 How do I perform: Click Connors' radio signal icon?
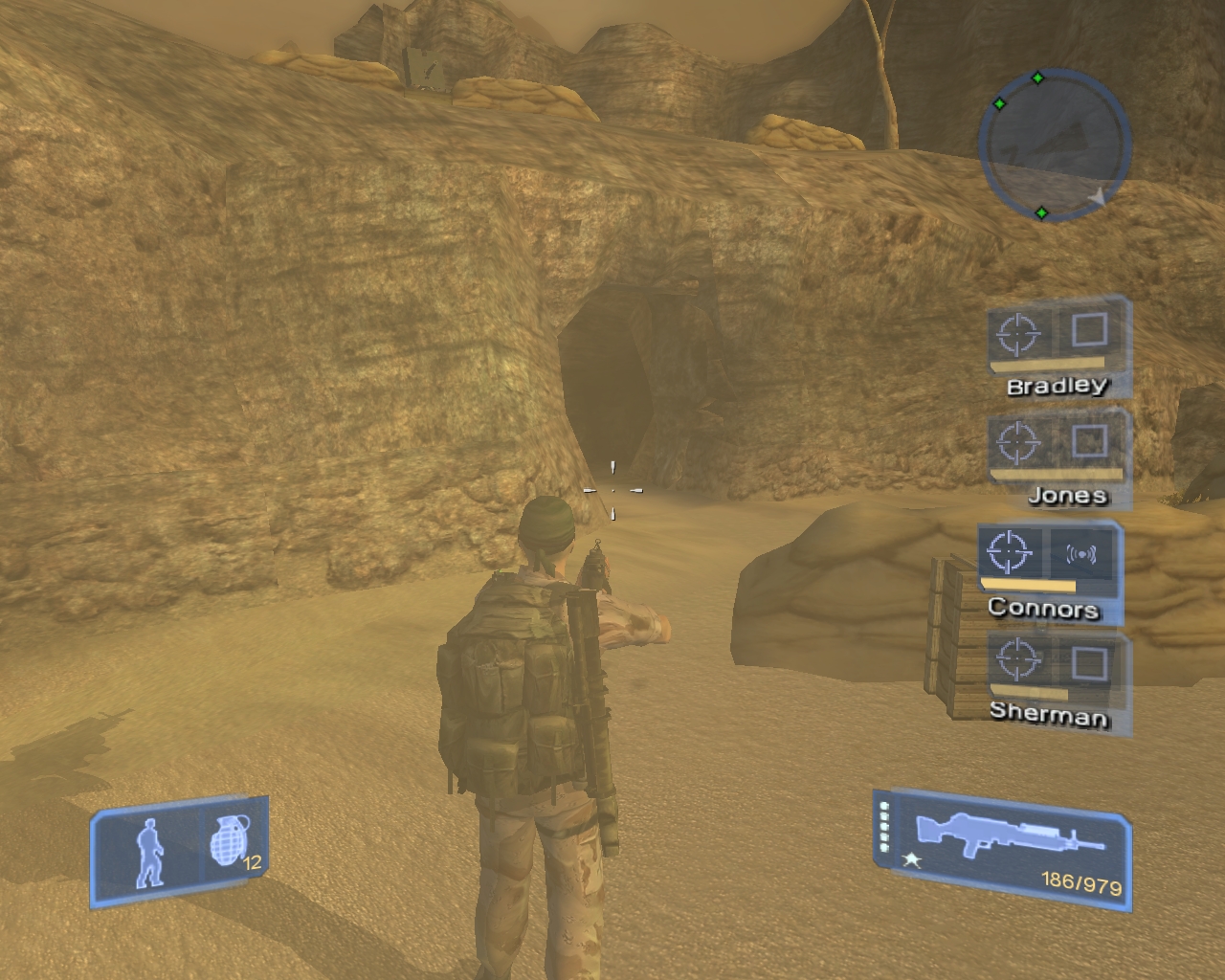1080,553
